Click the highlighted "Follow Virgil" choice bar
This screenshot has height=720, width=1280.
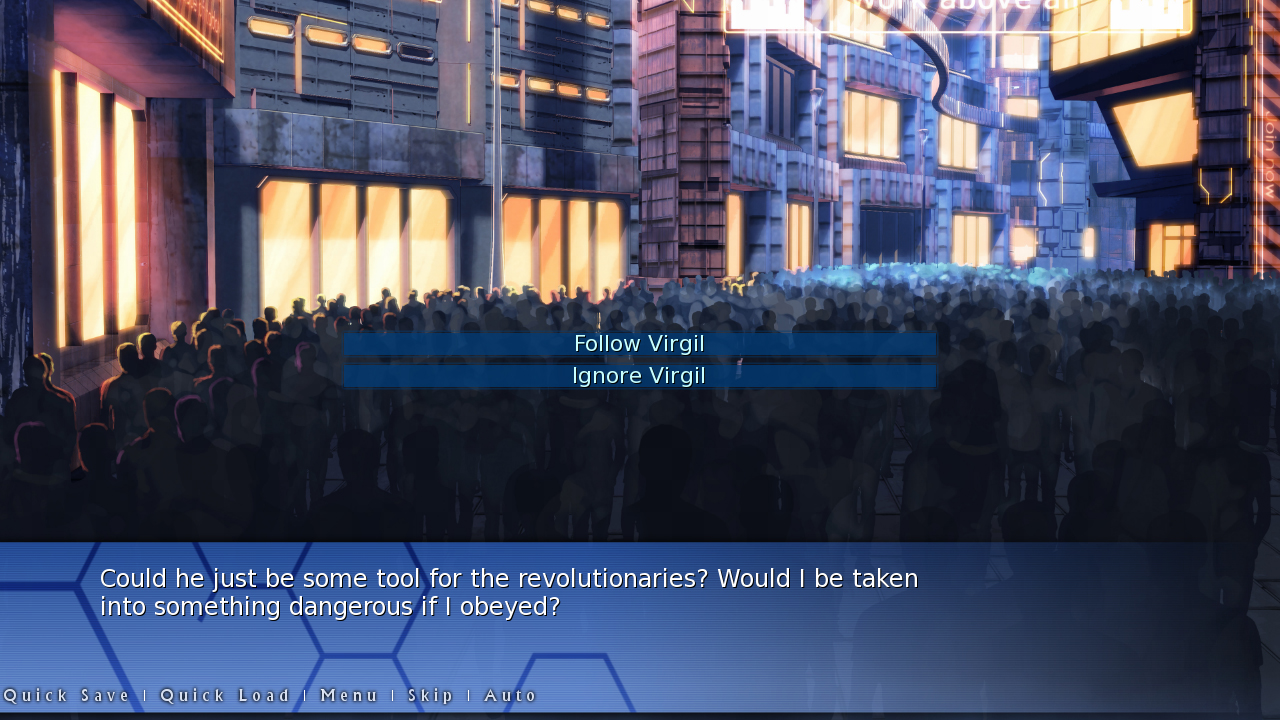tap(639, 343)
